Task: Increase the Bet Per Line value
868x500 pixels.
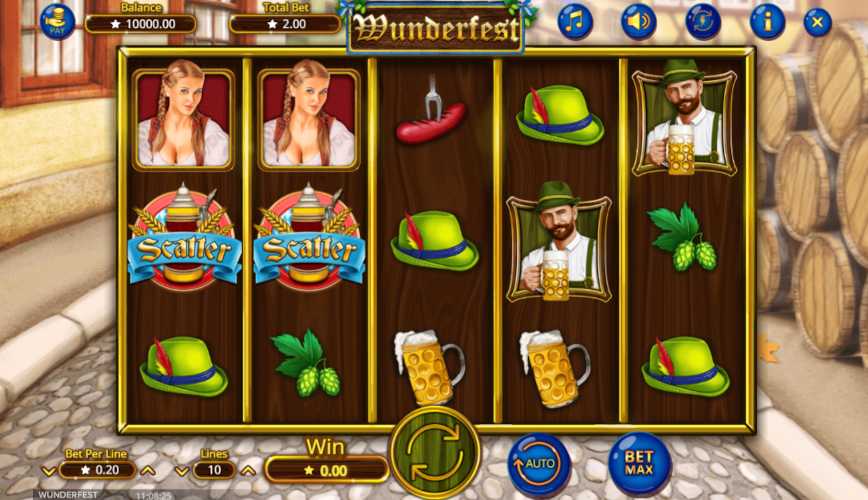Action: tap(148, 471)
